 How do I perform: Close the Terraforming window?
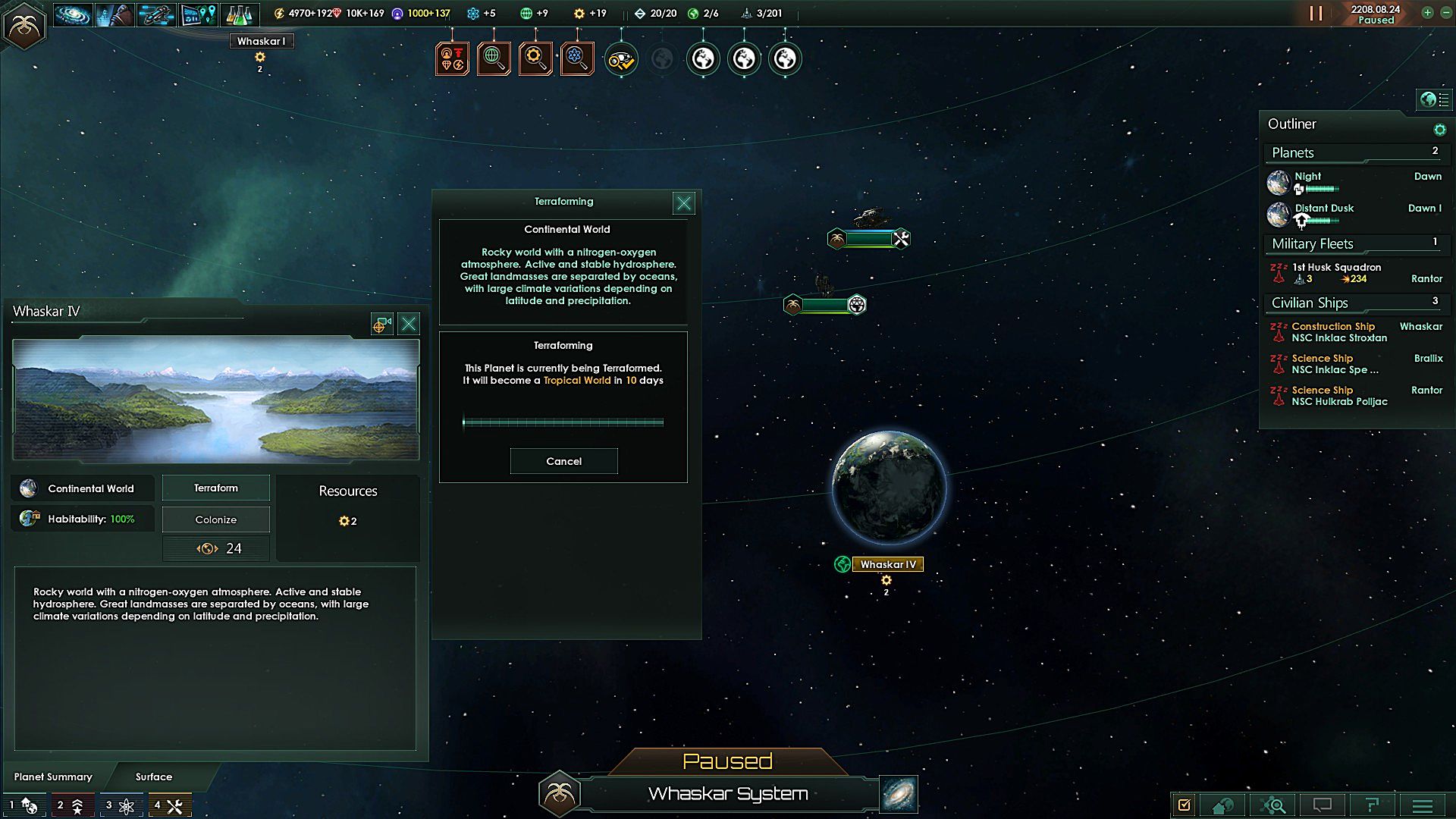click(x=683, y=203)
